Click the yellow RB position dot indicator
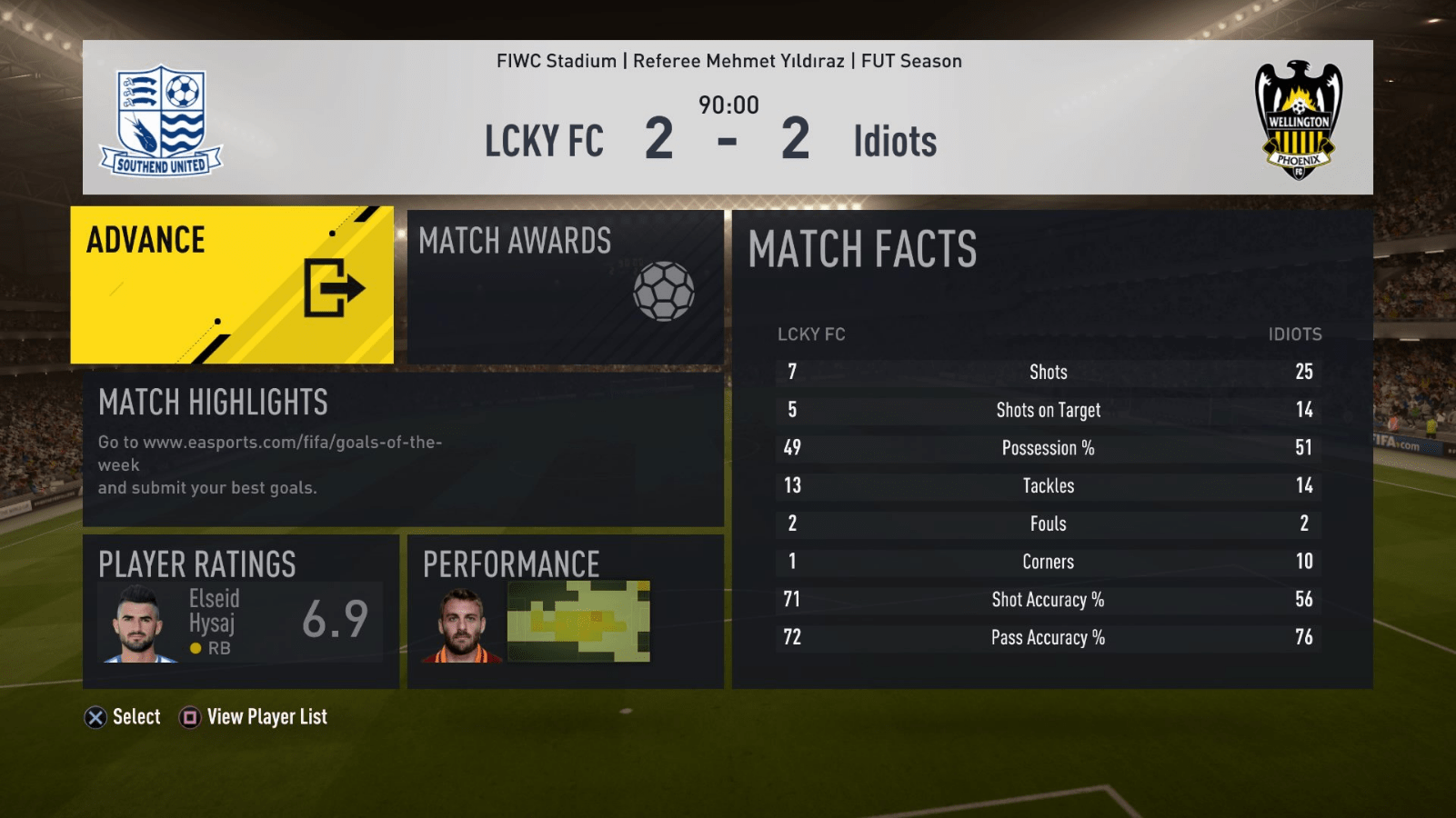 pyautogui.click(x=194, y=648)
